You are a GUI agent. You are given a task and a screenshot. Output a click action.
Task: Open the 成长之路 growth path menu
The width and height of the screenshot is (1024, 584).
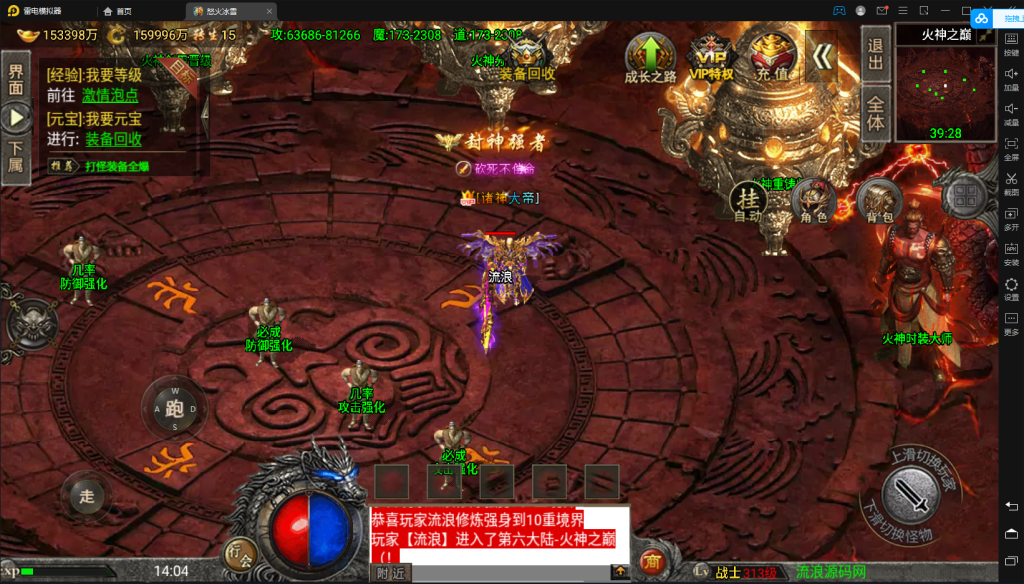(650, 56)
